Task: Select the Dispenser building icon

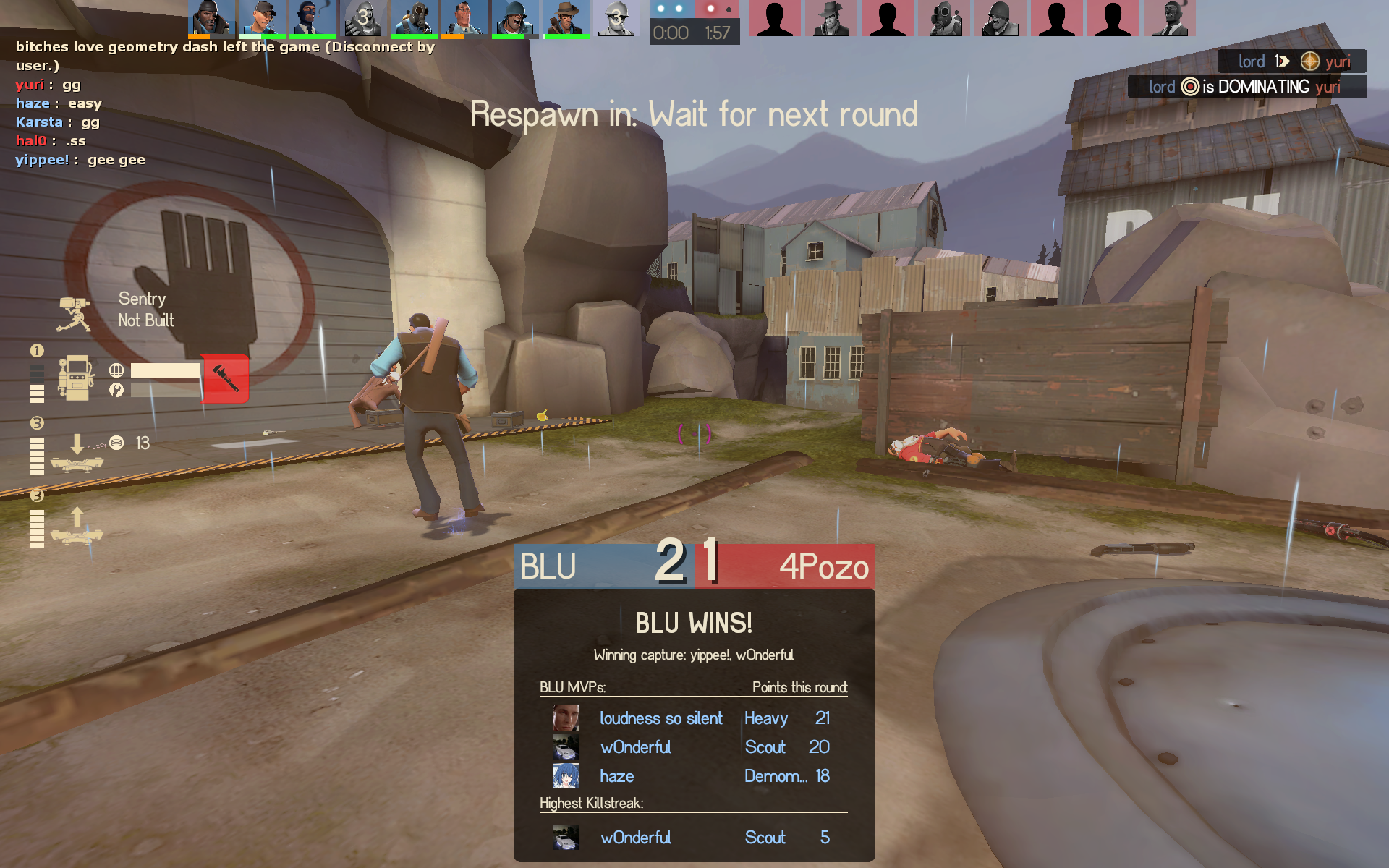Action: tap(76, 378)
